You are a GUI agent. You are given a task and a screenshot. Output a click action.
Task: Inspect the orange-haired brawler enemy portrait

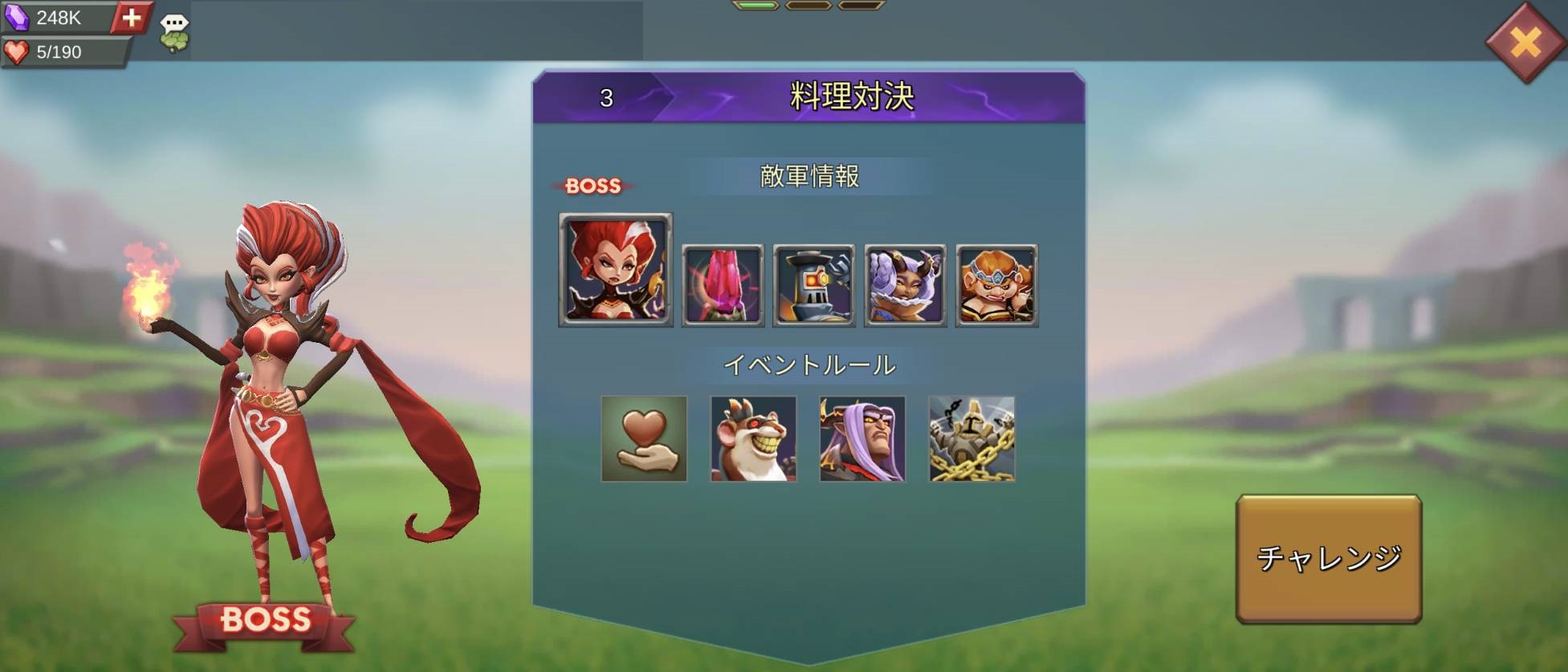(996, 285)
